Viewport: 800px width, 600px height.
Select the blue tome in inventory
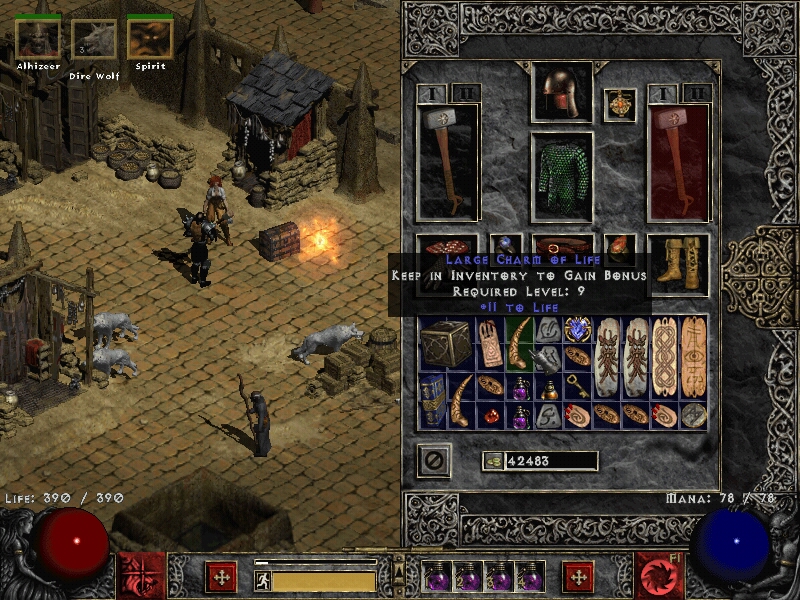(433, 400)
